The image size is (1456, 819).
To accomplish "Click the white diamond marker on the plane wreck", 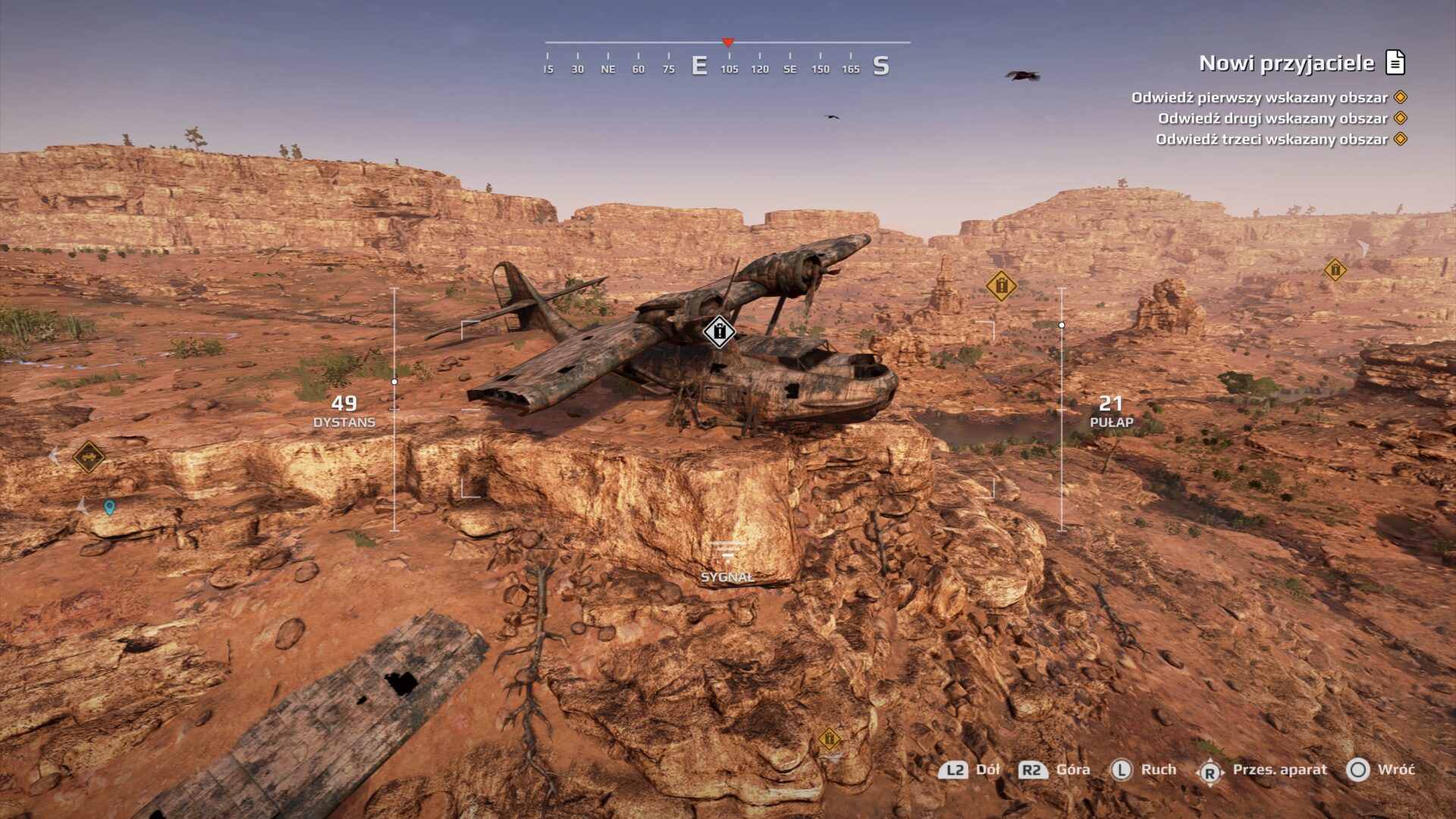I will pos(719,331).
